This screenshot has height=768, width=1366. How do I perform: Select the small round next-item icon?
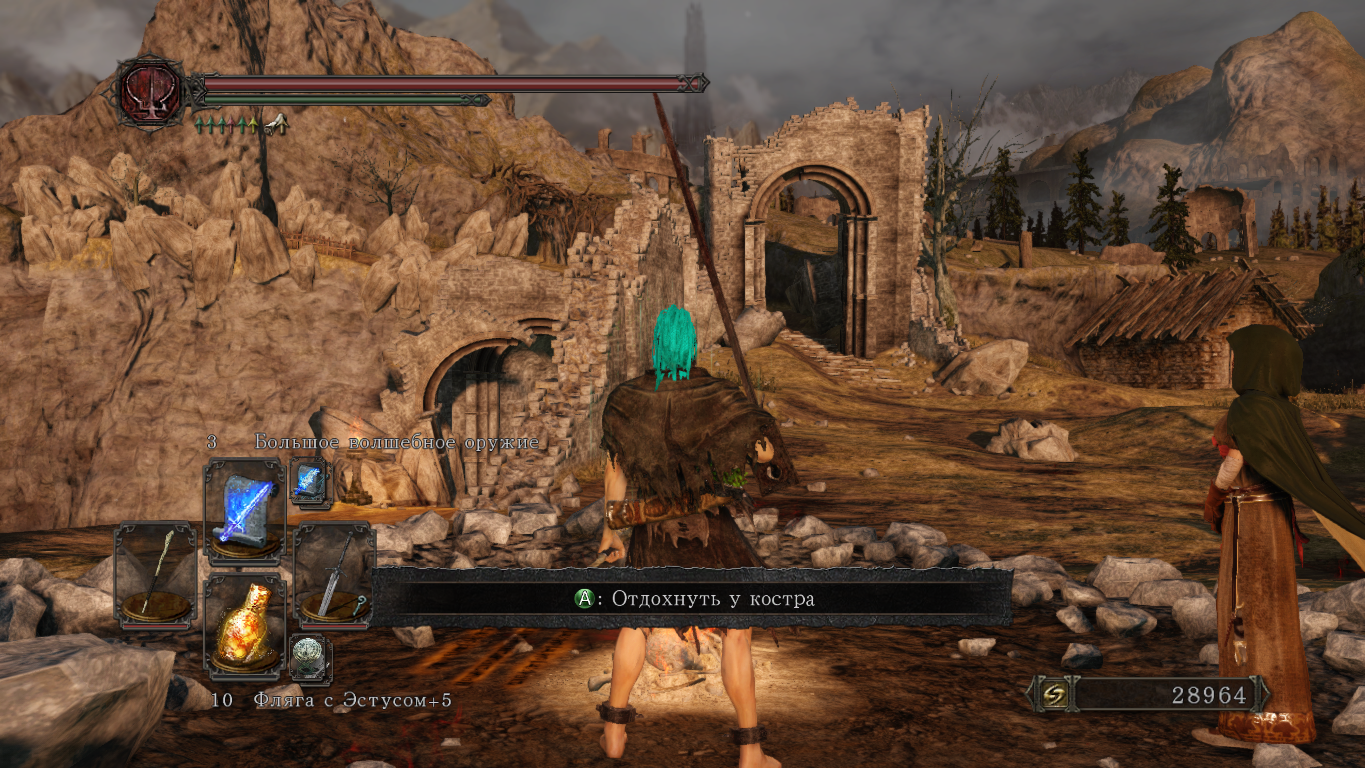310,657
